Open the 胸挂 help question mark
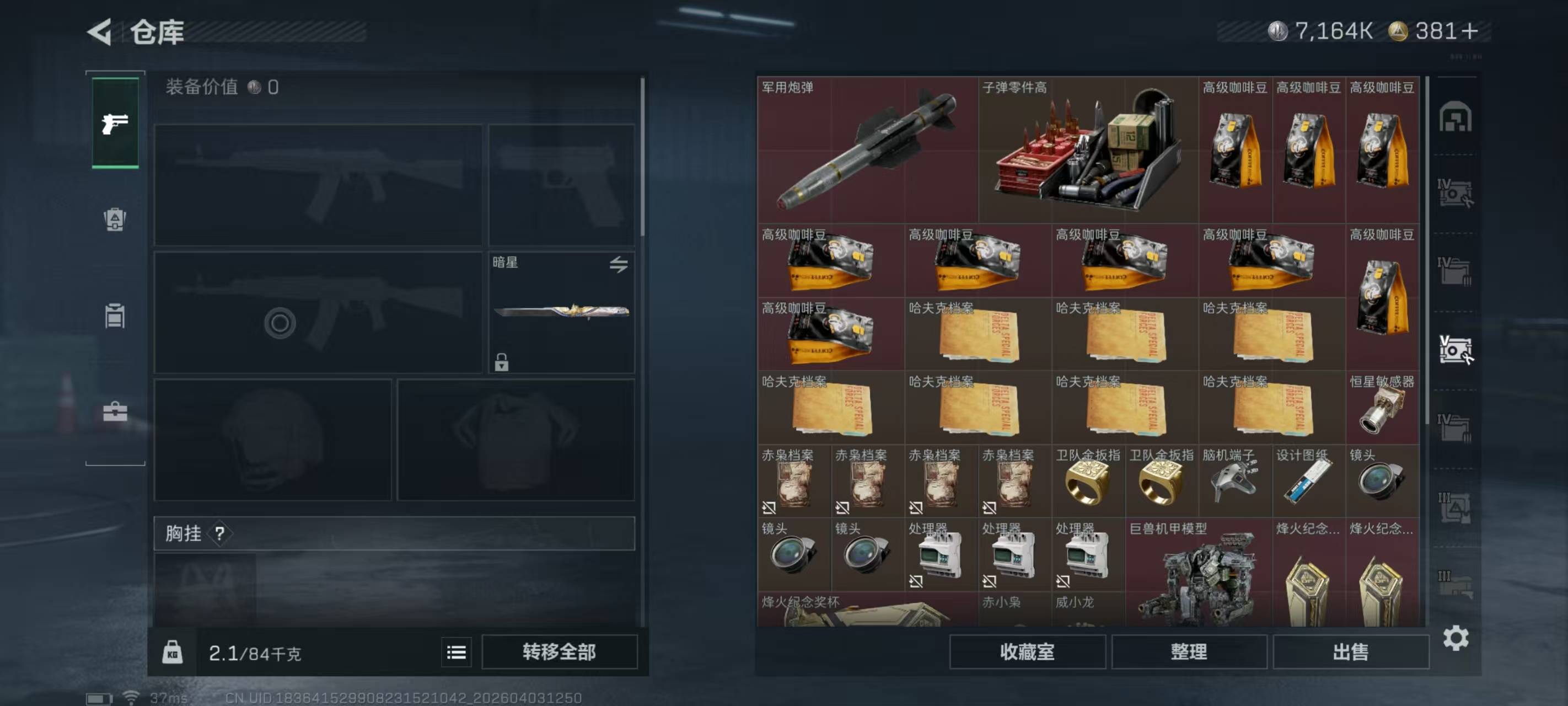 220,533
